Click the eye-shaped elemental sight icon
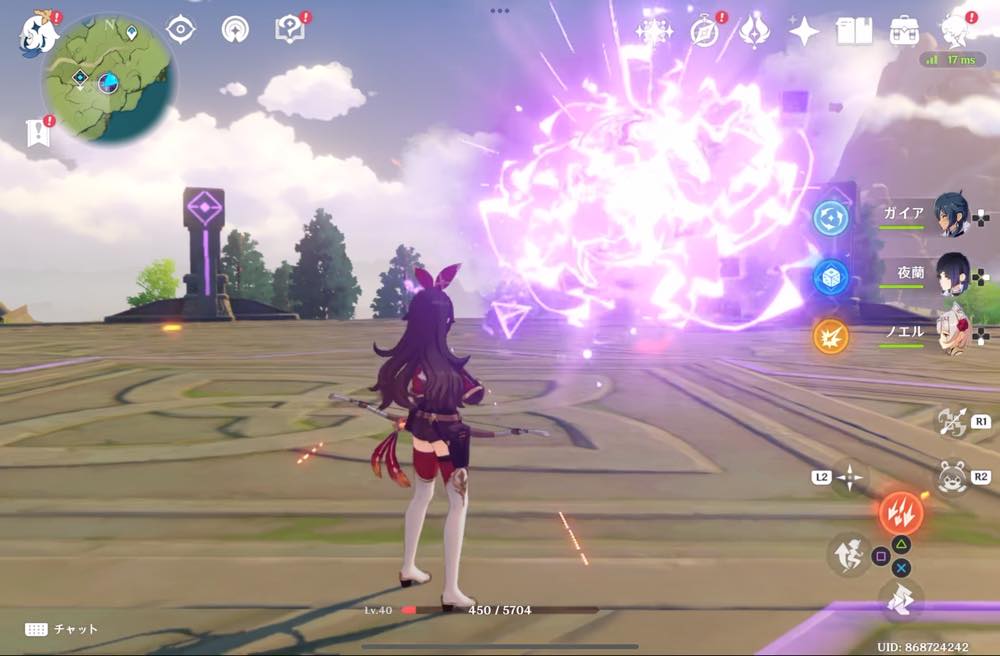This screenshot has width=1000, height=656. (181, 30)
